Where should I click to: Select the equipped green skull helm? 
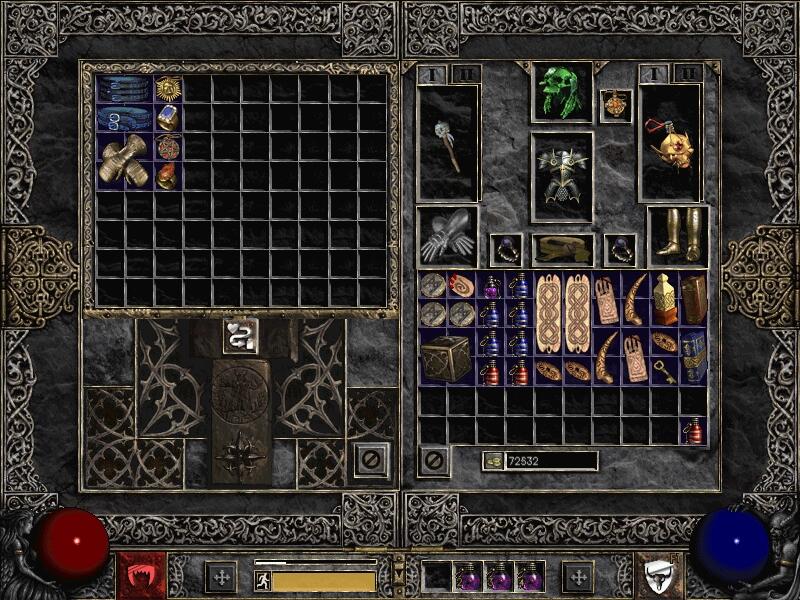561,92
